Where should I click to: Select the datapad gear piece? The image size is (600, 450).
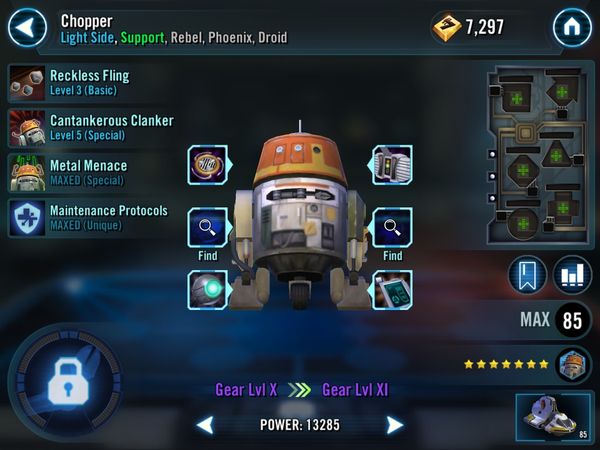pyautogui.click(x=392, y=289)
